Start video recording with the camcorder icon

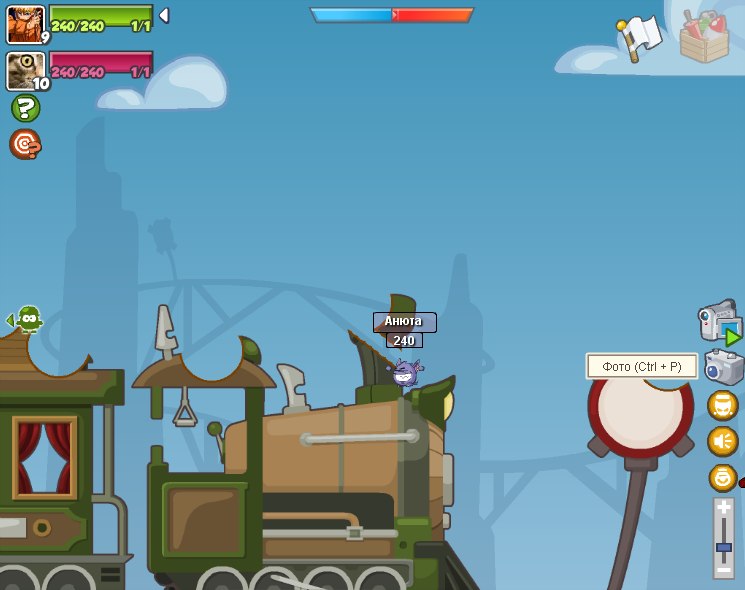point(719,322)
